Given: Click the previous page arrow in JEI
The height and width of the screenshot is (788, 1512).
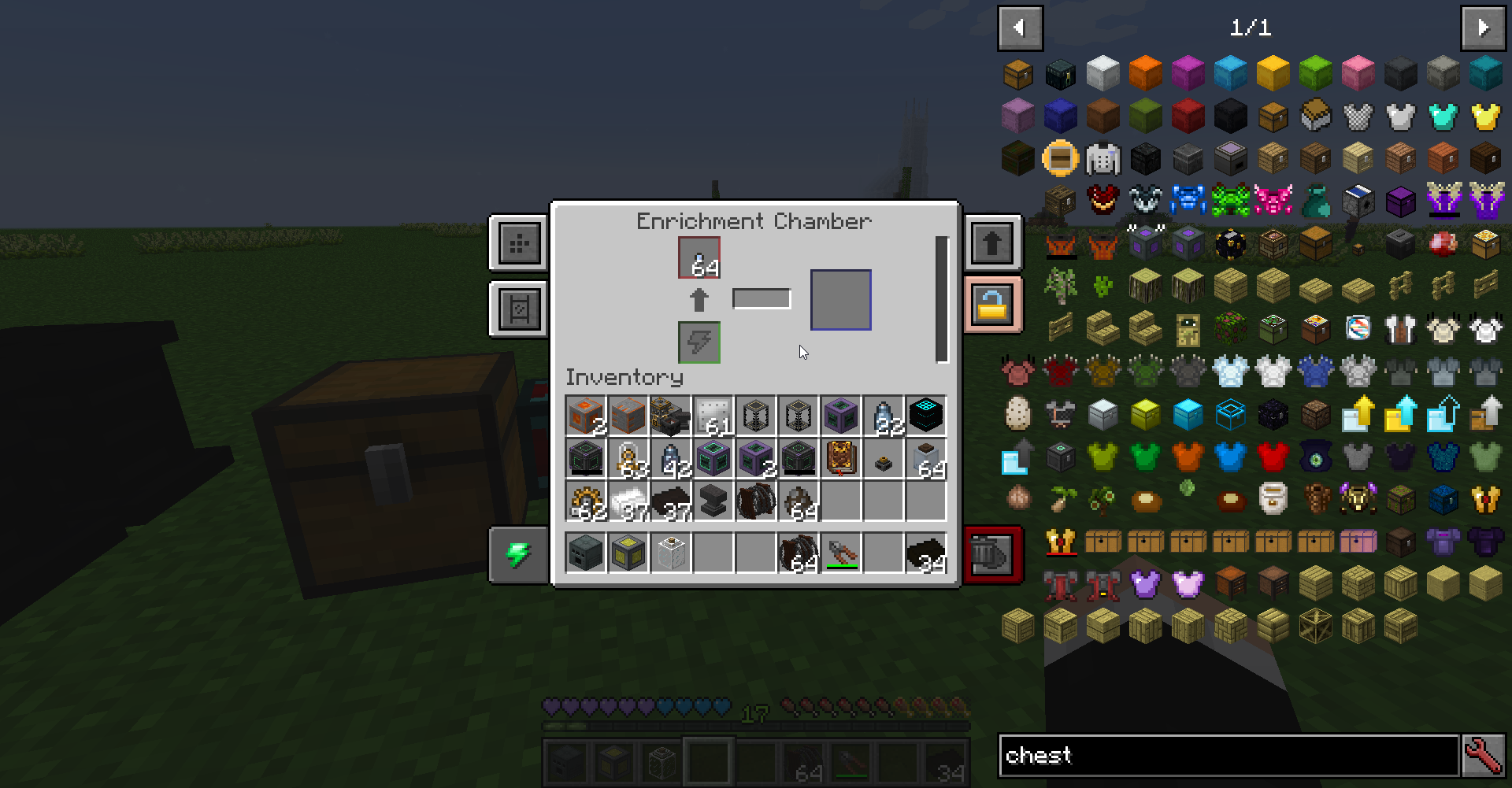Looking at the screenshot, I should [x=1020, y=28].
